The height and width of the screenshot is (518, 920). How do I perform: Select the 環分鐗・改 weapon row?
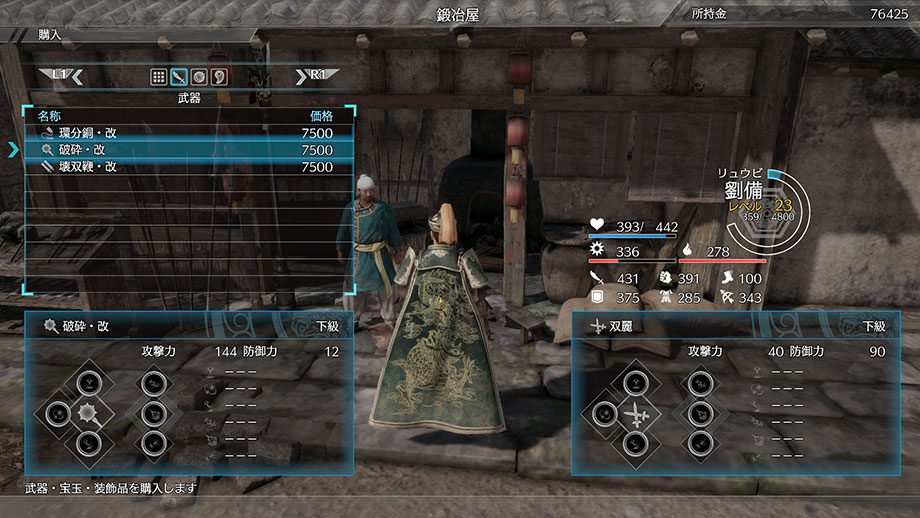point(190,132)
